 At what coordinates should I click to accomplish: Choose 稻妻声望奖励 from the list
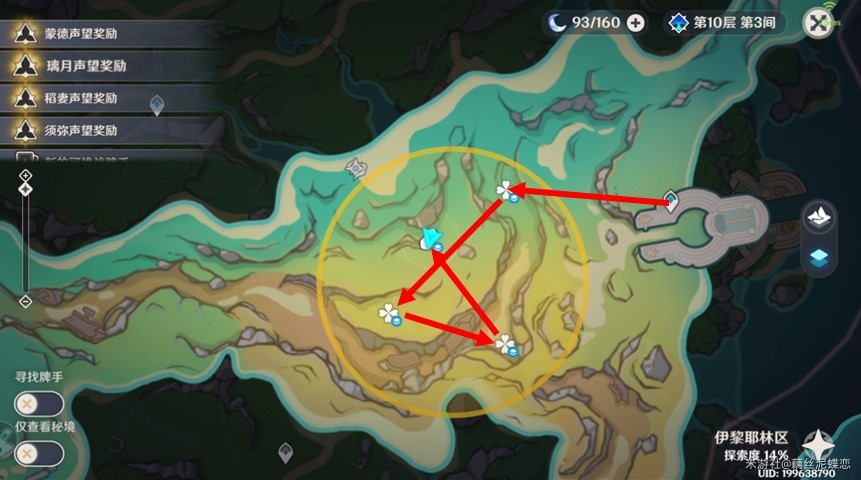coord(110,98)
